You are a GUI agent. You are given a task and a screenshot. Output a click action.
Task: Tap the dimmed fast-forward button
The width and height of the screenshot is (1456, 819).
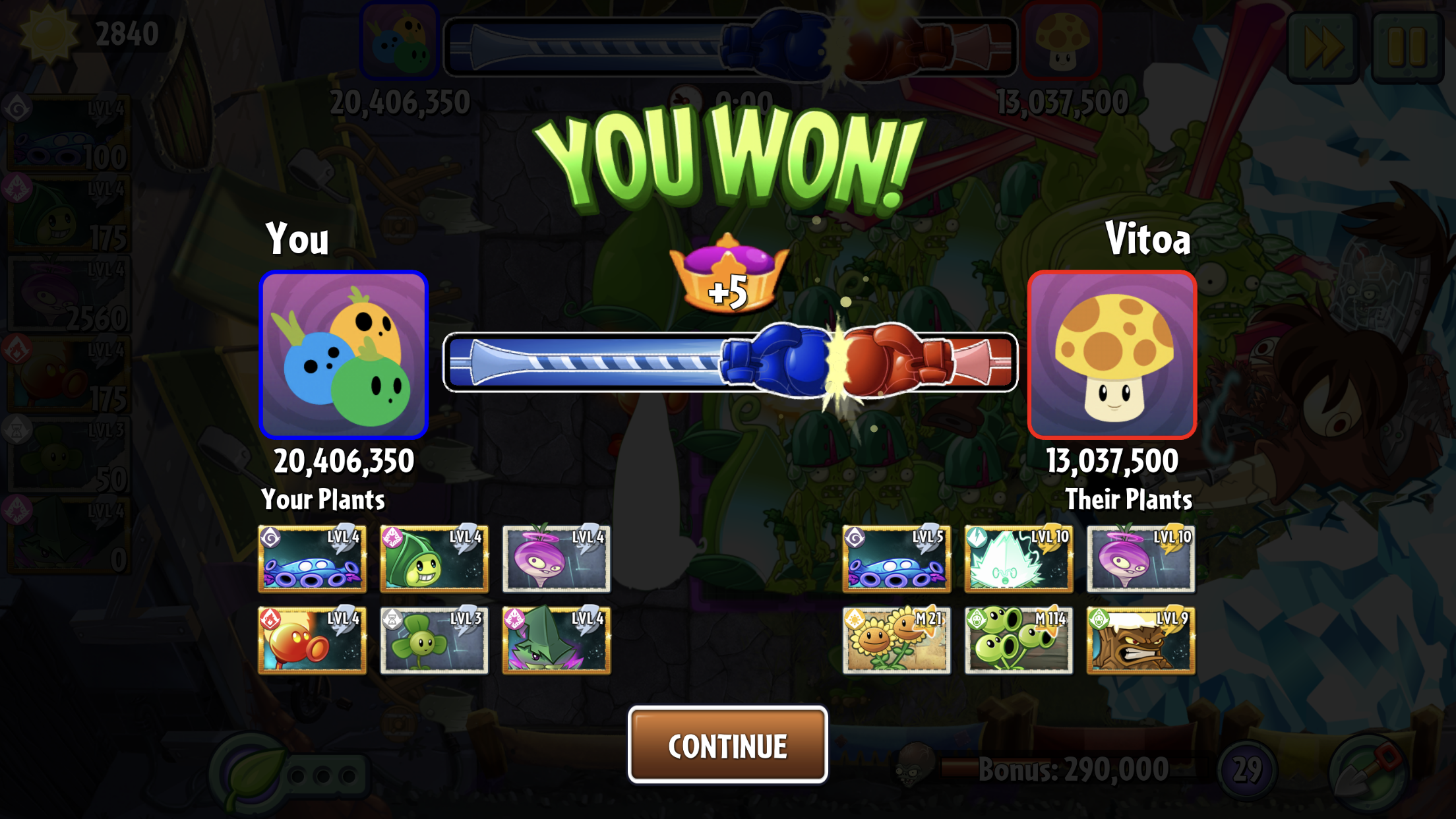pos(1323,46)
